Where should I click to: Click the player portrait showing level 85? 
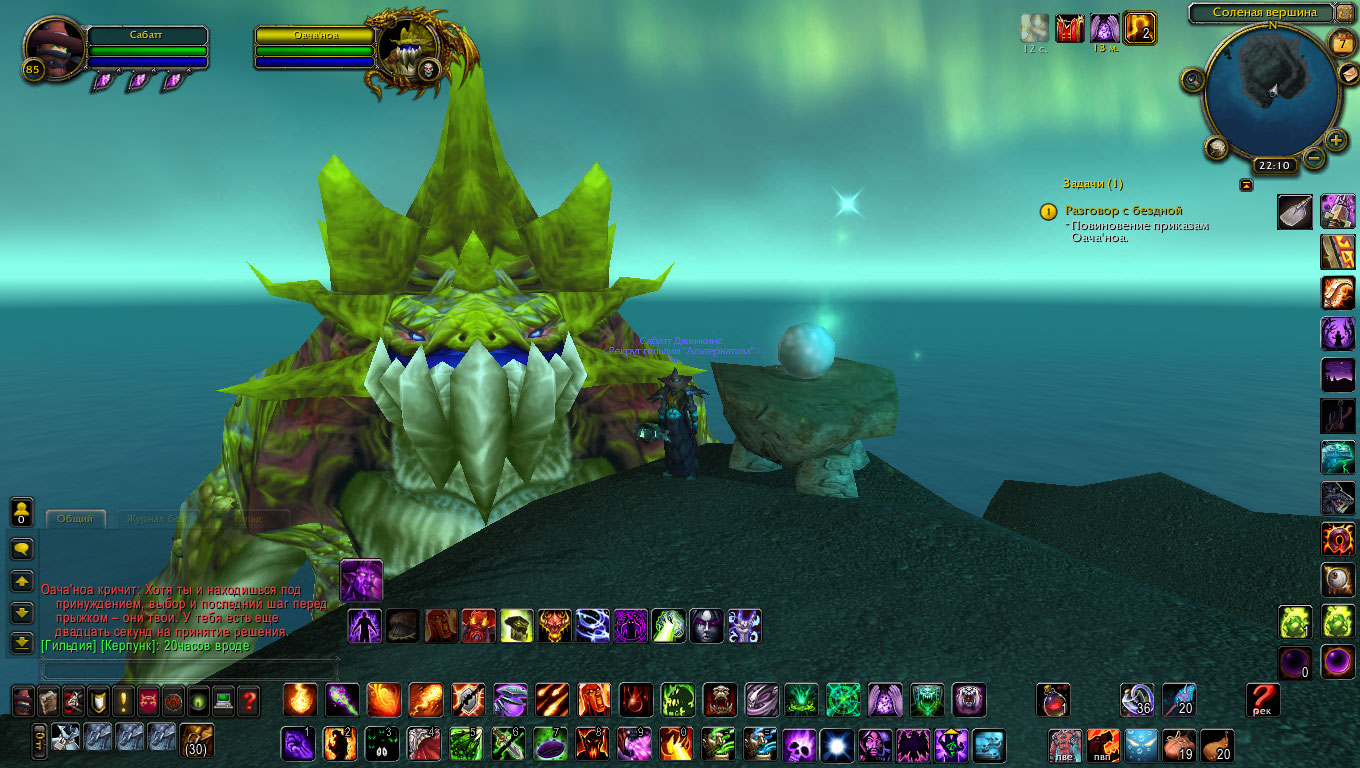(x=52, y=48)
